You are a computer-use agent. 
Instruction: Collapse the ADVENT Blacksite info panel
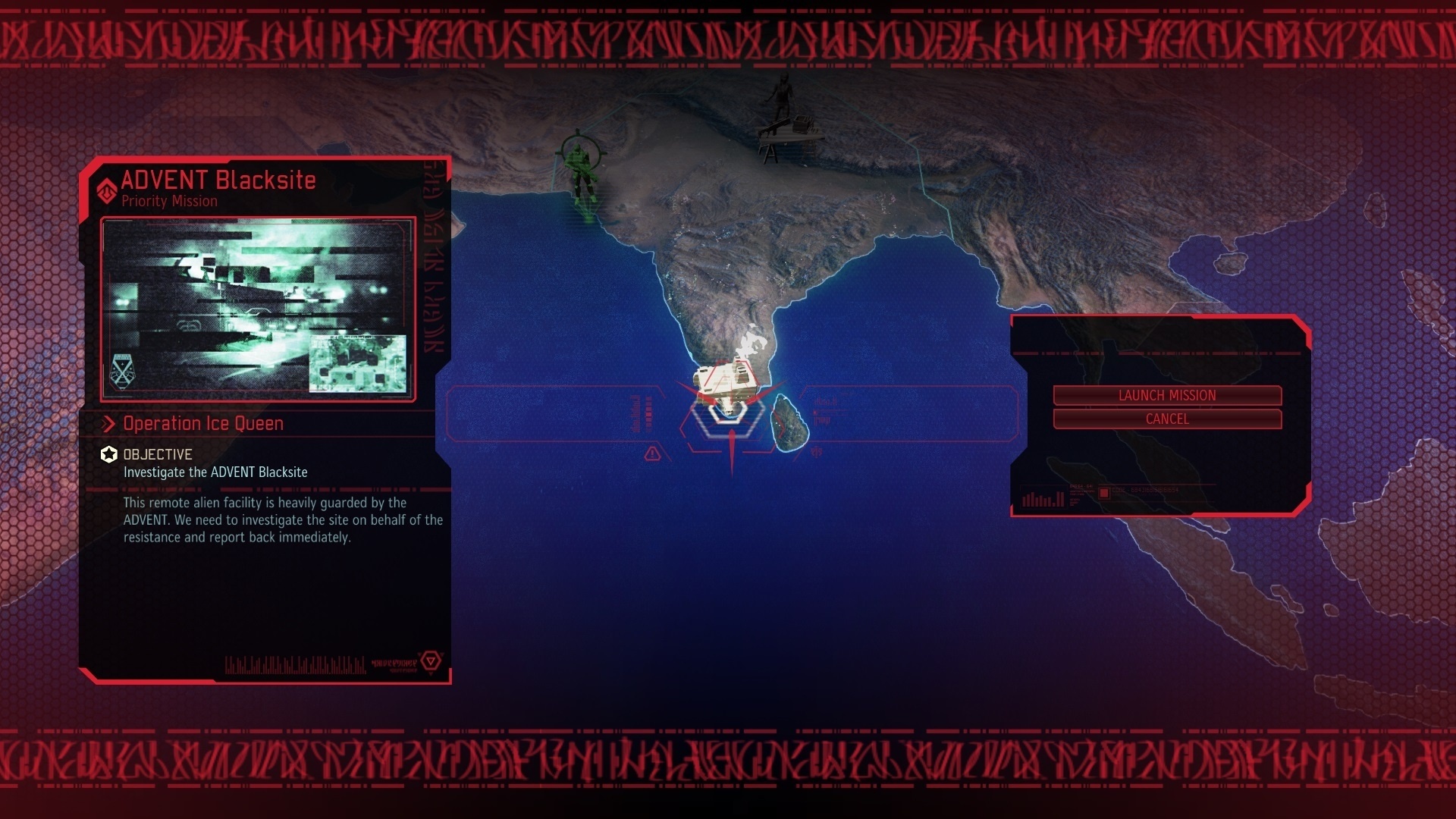point(219,180)
